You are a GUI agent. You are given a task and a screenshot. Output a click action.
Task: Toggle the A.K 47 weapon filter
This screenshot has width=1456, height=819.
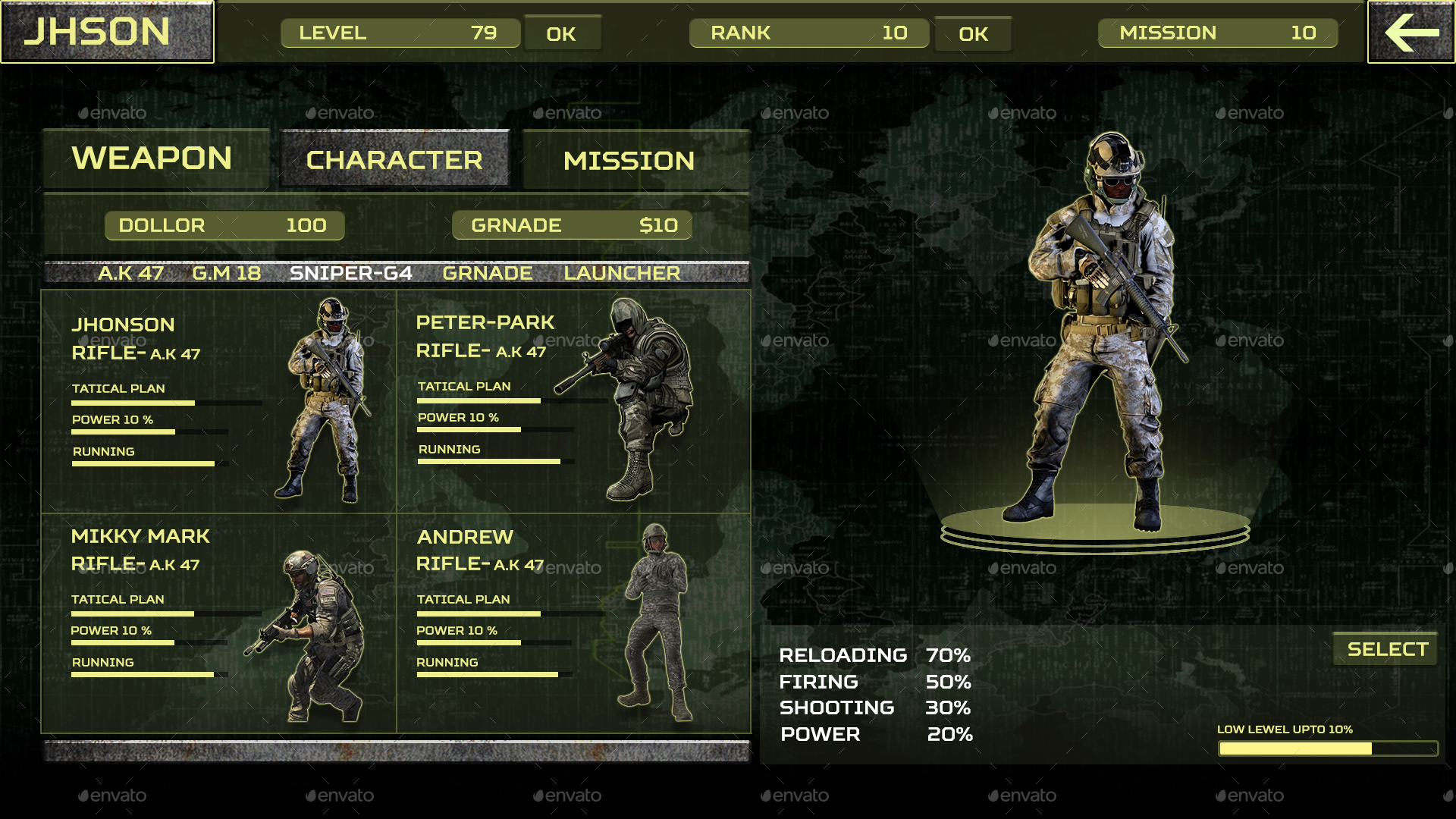[x=130, y=273]
